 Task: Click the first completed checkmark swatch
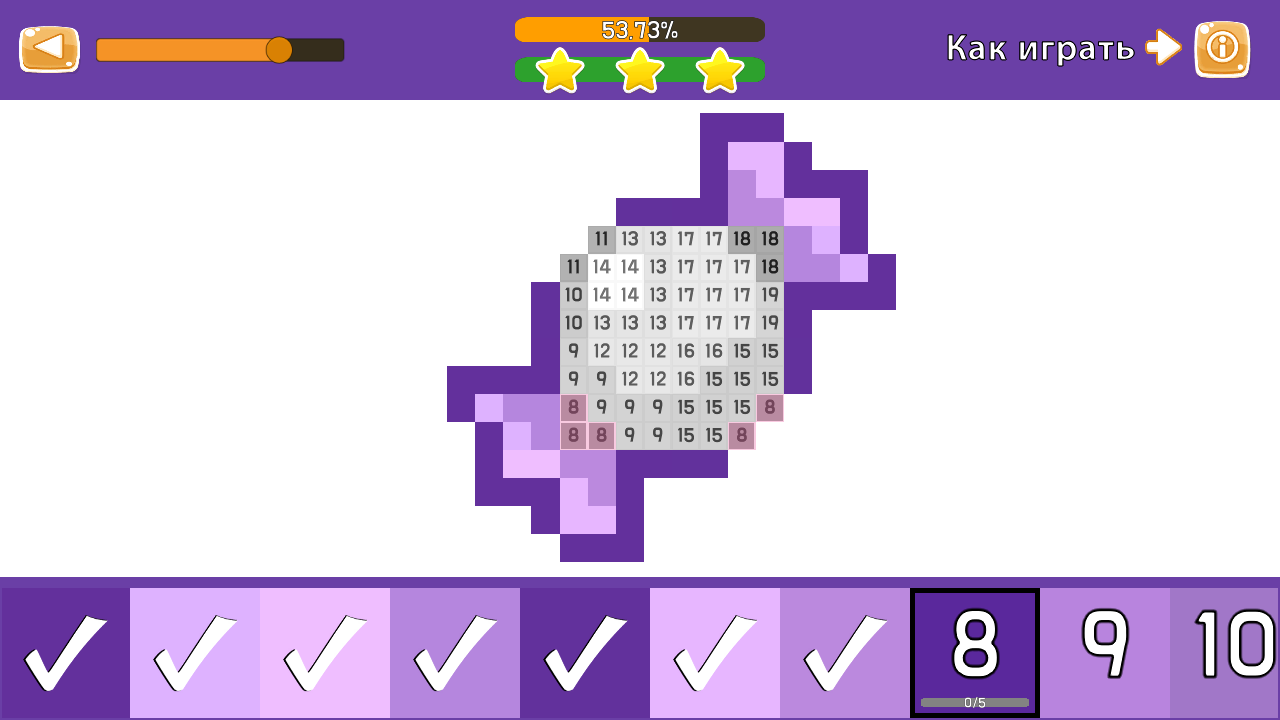(65, 650)
